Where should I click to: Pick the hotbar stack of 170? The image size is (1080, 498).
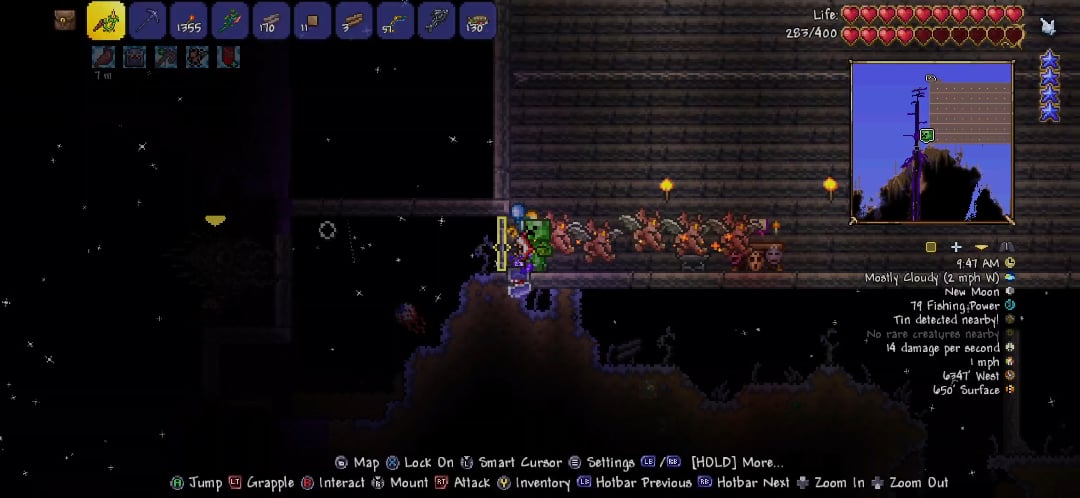click(271, 20)
